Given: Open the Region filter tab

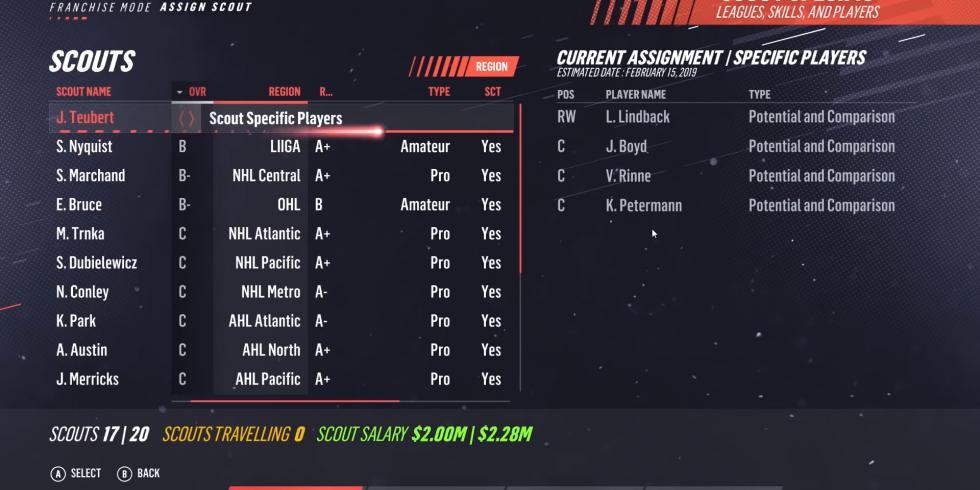Looking at the screenshot, I should click(491, 67).
